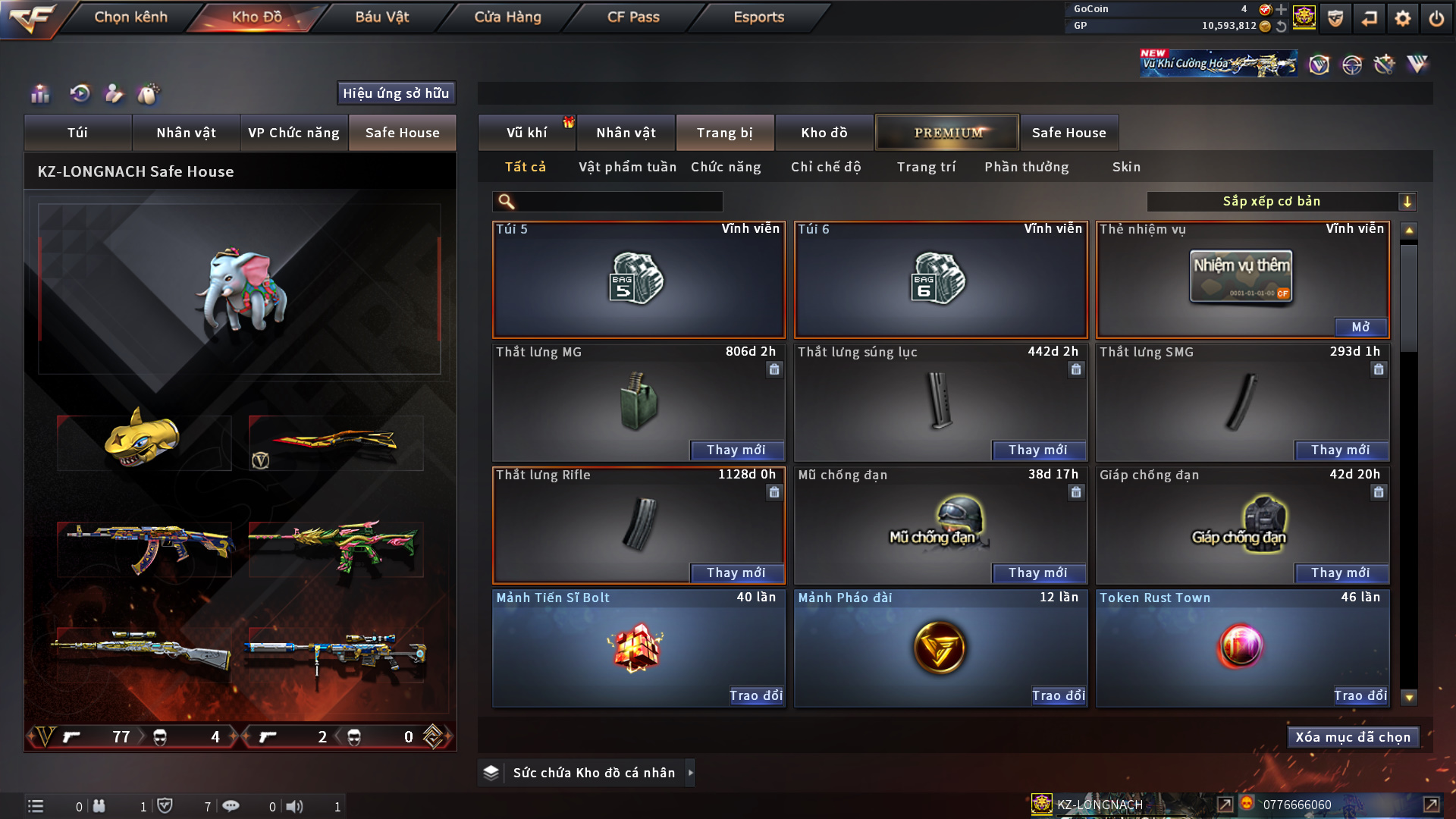Open the CF Pass page
Image resolution: width=1456 pixels, height=819 pixels.
[x=633, y=17]
